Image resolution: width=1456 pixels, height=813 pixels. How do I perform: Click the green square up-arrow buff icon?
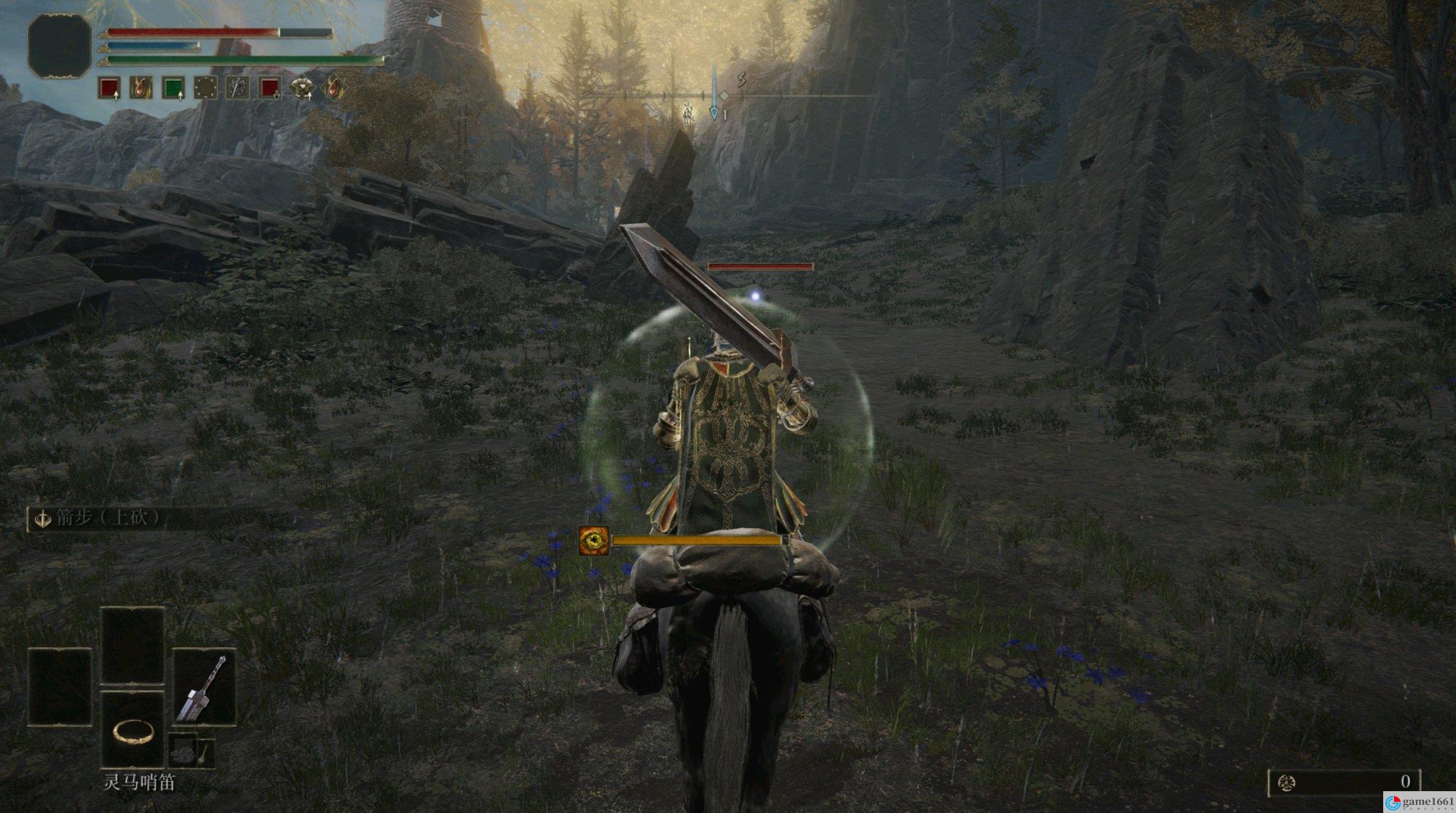tap(173, 88)
